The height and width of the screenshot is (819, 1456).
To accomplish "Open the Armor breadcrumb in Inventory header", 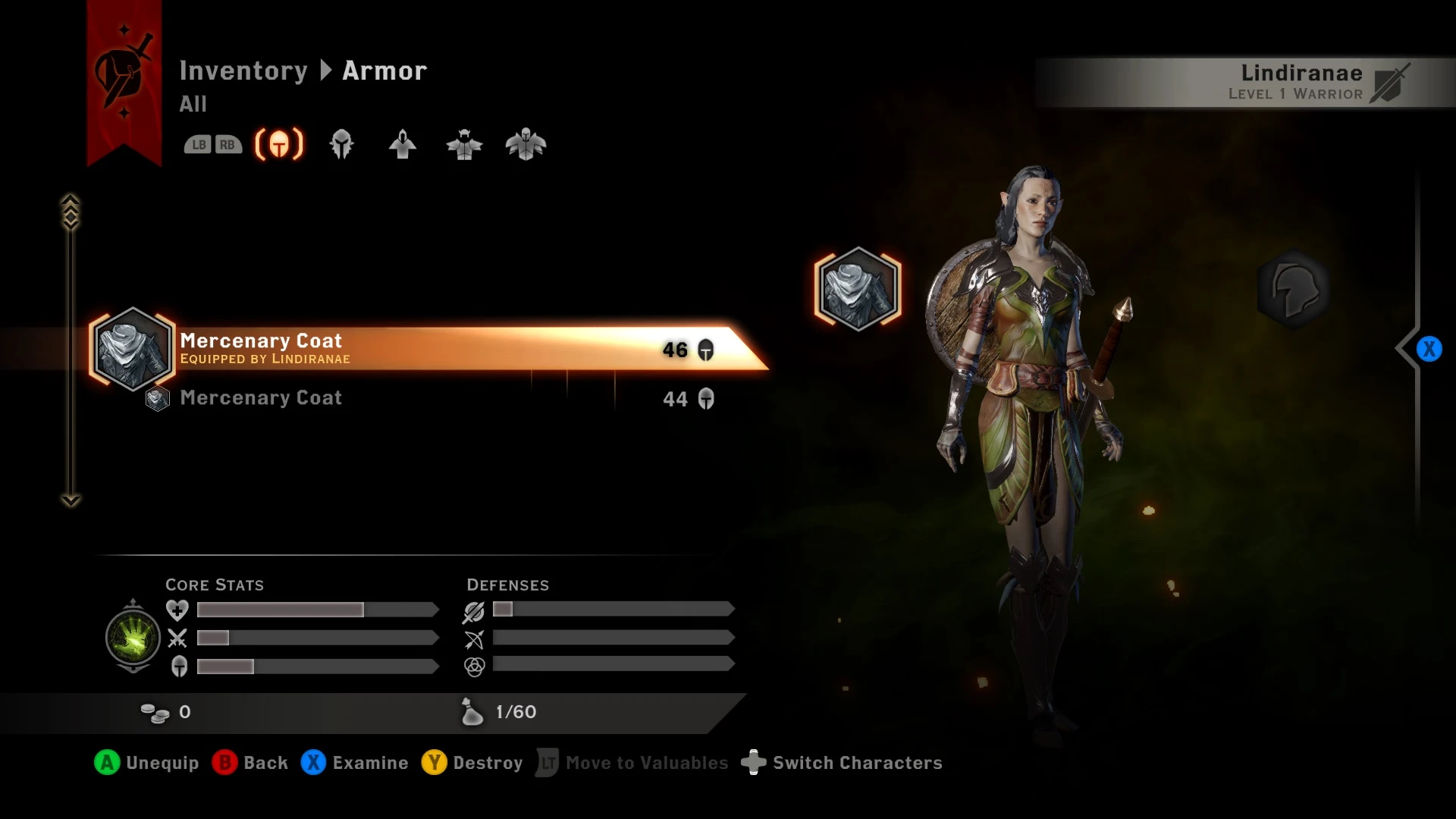I will click(x=384, y=71).
